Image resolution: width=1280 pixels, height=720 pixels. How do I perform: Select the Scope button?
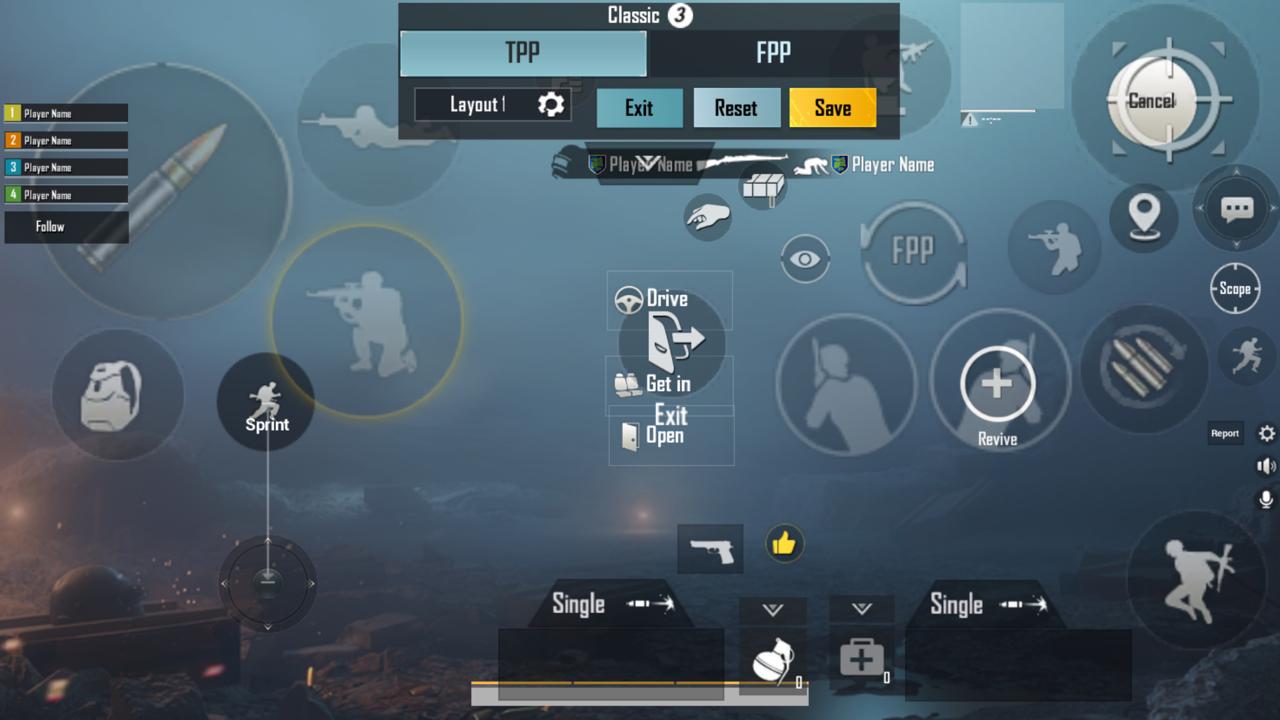[x=1235, y=289]
